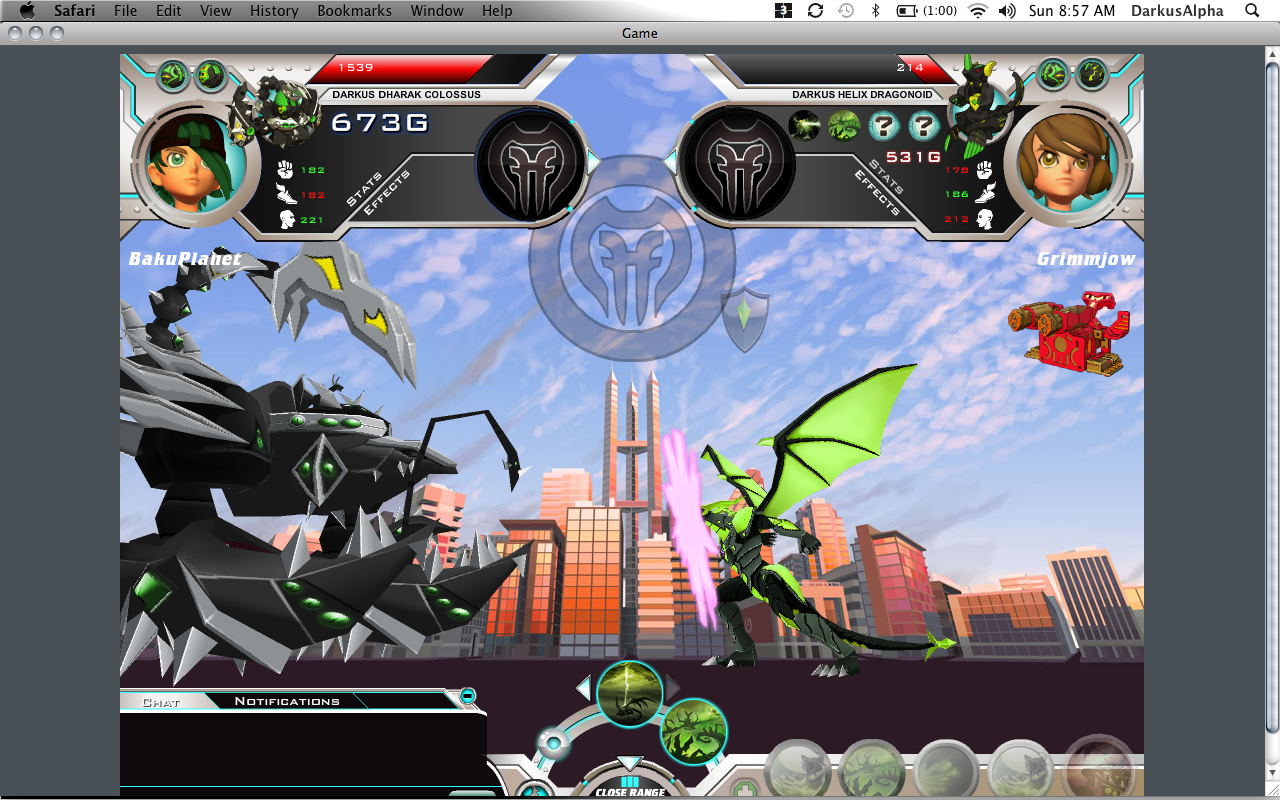Cycle abilities with the right arrow

[673, 688]
